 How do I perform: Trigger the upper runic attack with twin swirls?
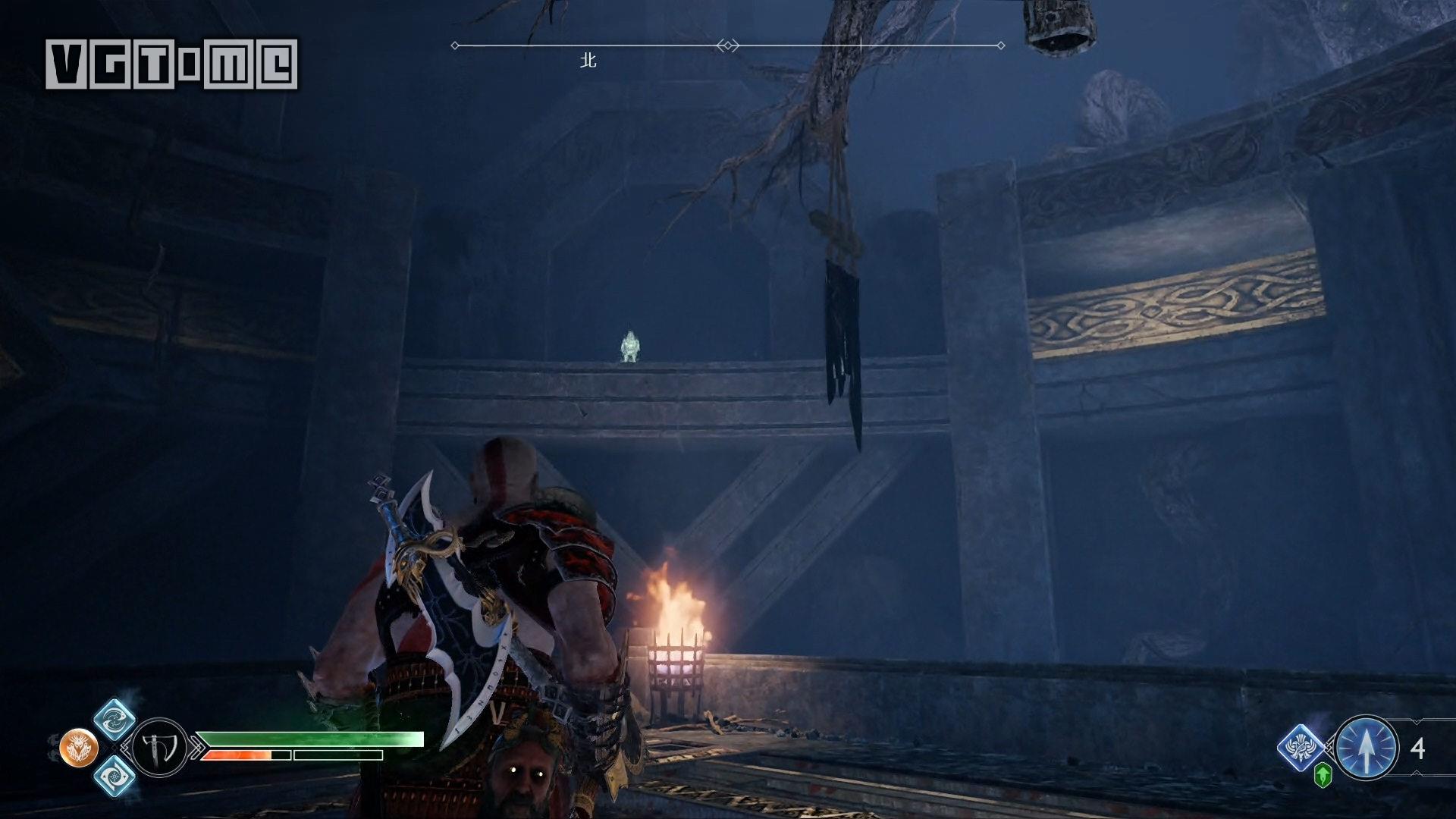coord(115,719)
